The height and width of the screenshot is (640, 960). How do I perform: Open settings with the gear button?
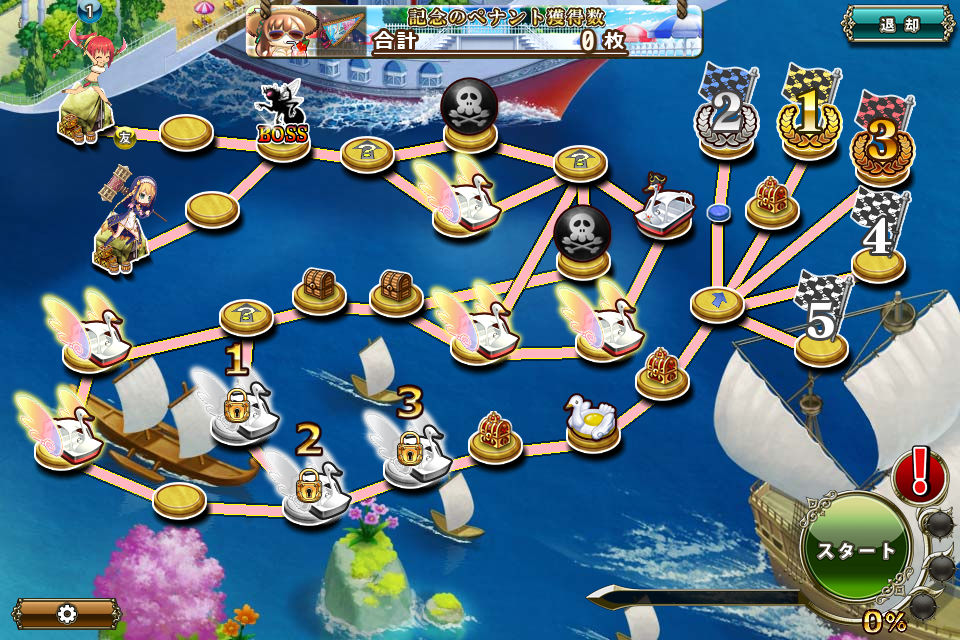(67, 613)
